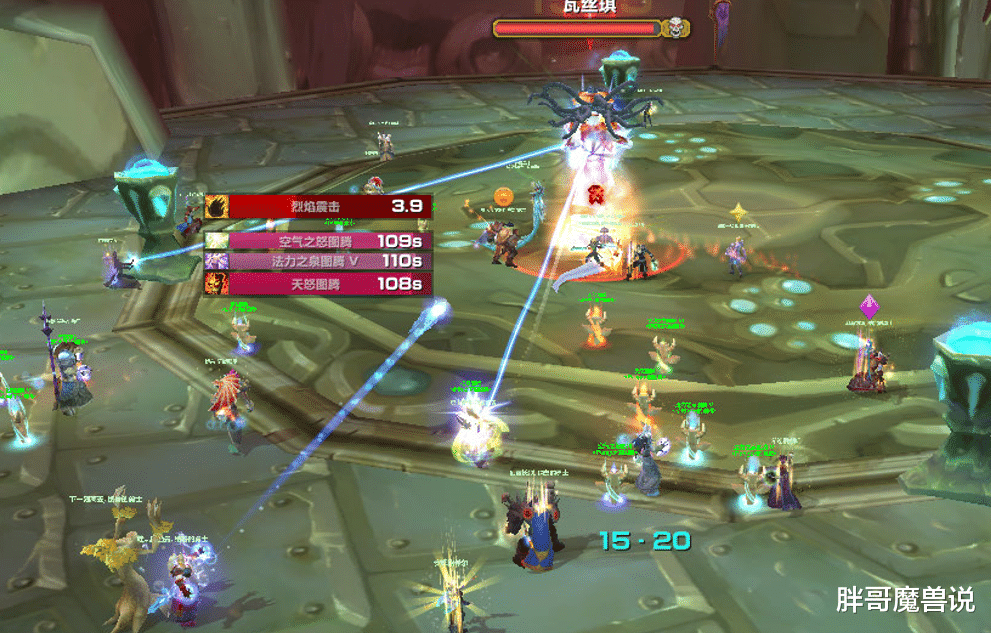Click the skull marker beside the boss nameplate
This screenshot has height=633, width=991.
(x=675, y=27)
